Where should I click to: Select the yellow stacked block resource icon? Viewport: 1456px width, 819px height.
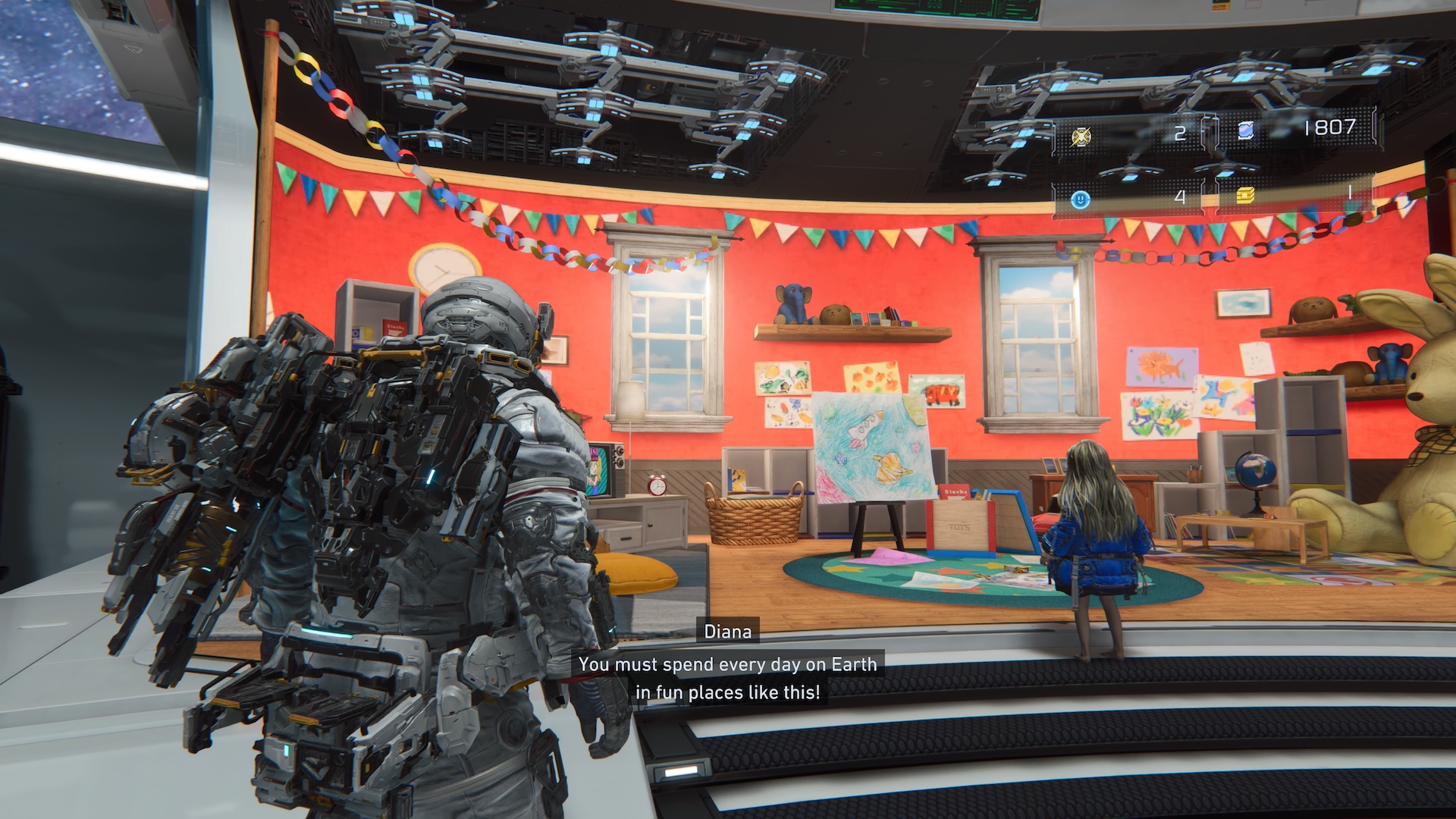coord(1245,196)
